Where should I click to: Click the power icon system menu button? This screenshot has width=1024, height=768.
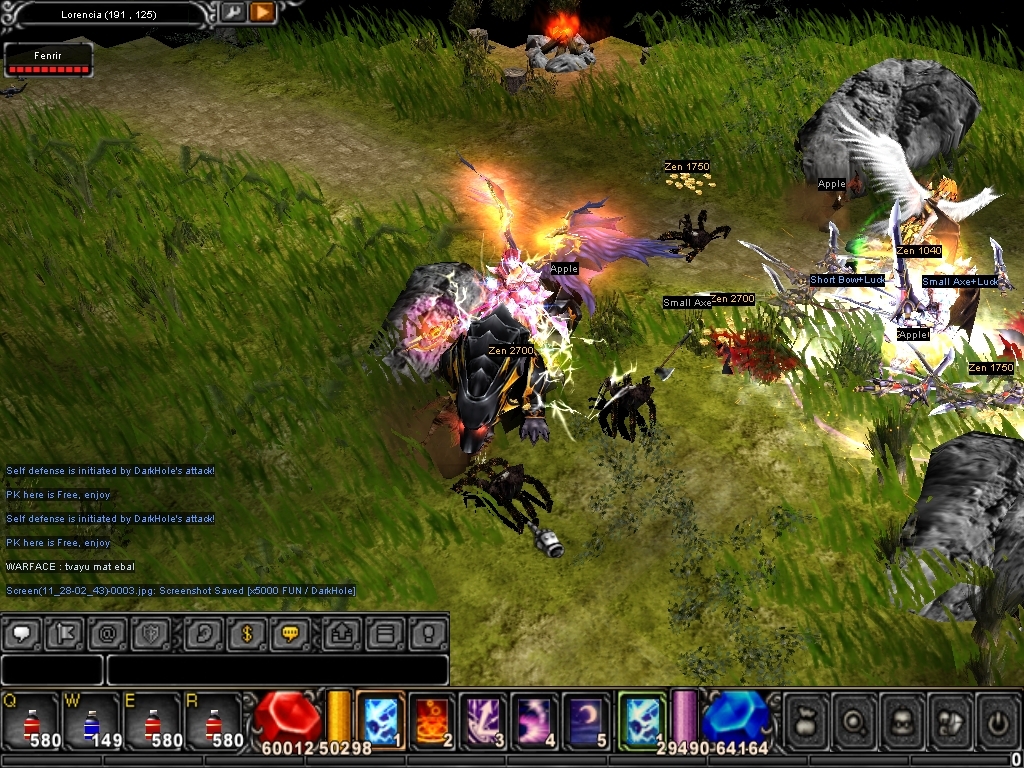[x=998, y=720]
